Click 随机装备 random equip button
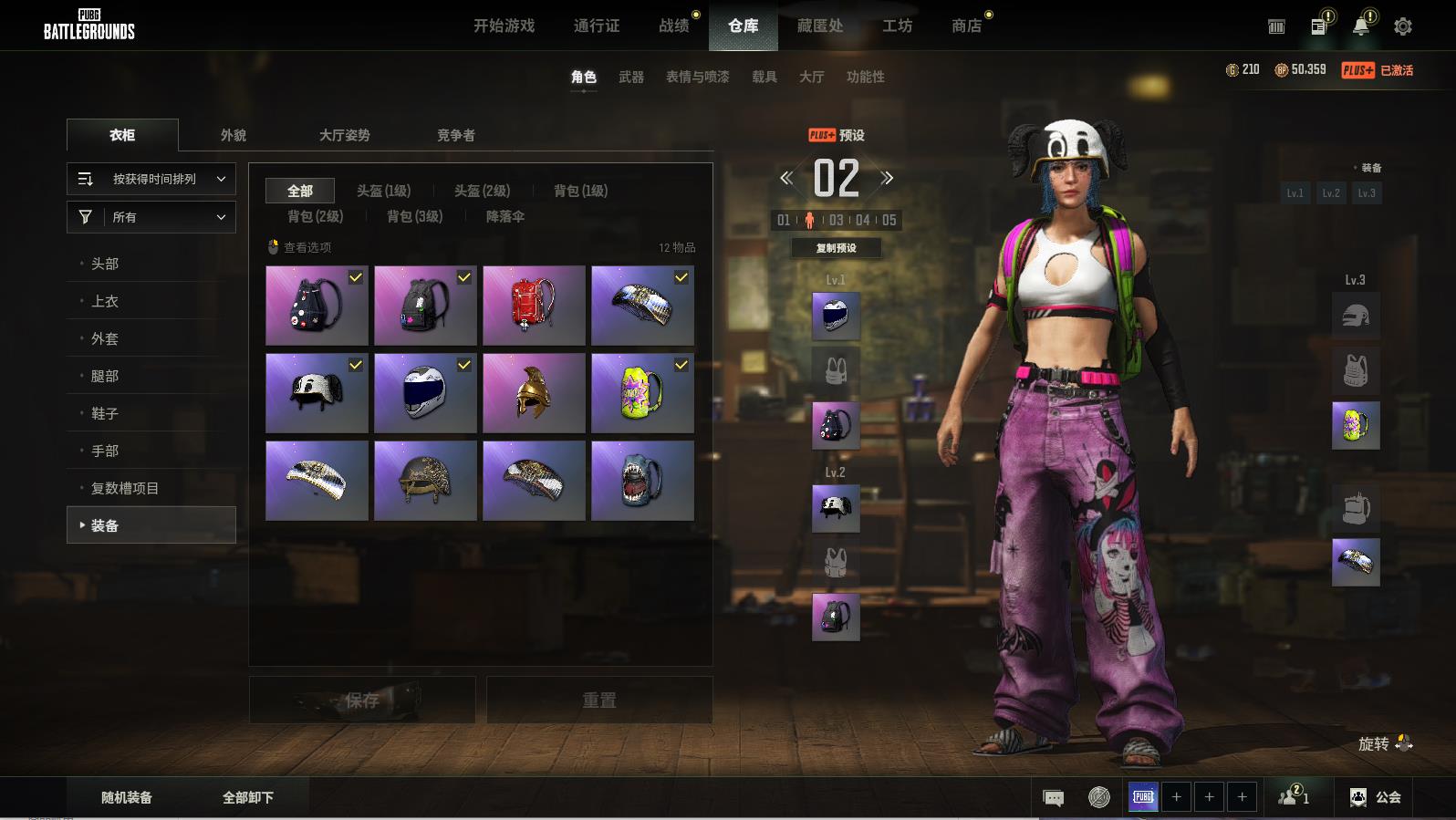Viewport: 1456px width, 820px height. coord(127,797)
